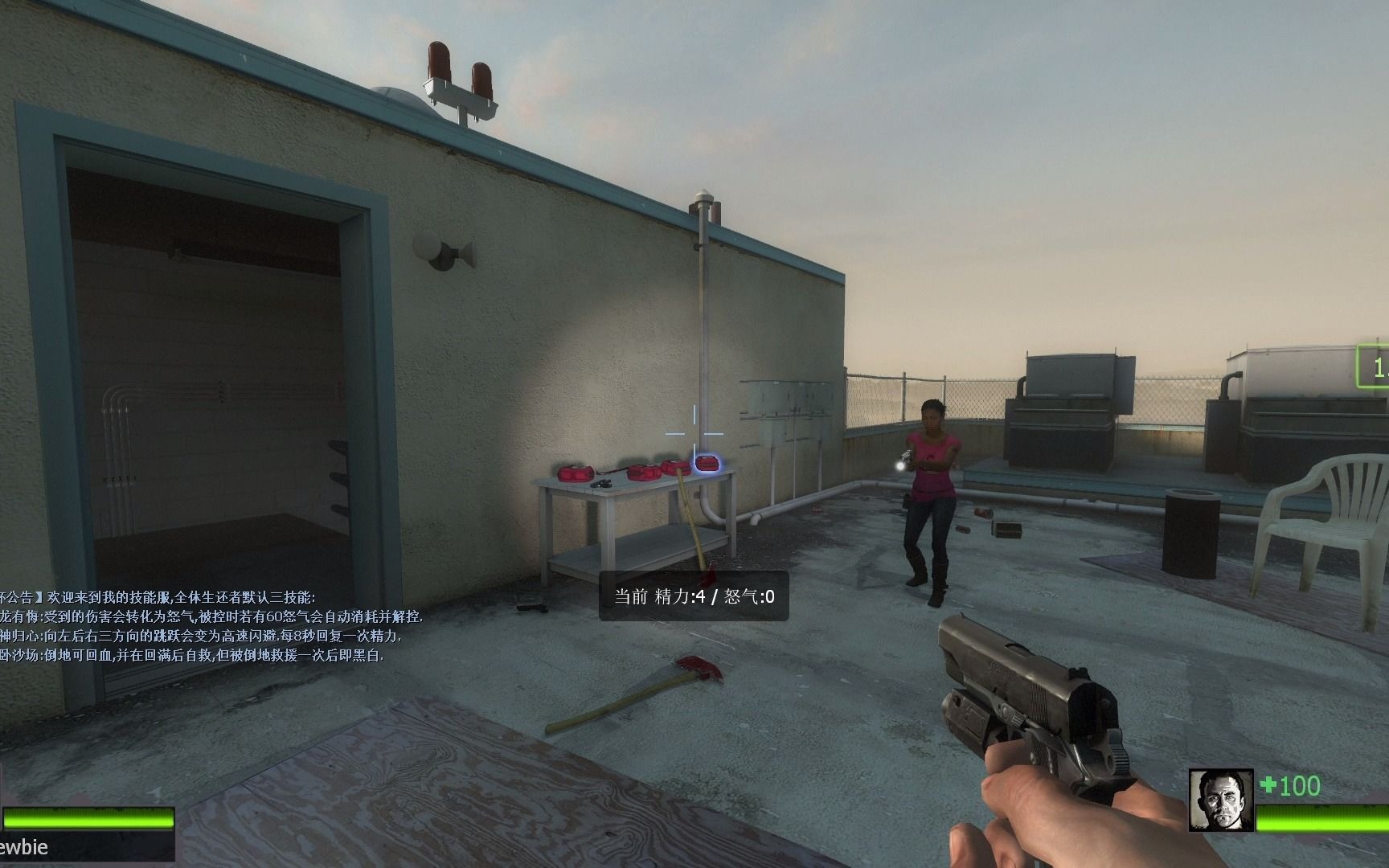Click the server announcement chat text
The height and width of the screenshot is (868, 1389).
(211, 626)
